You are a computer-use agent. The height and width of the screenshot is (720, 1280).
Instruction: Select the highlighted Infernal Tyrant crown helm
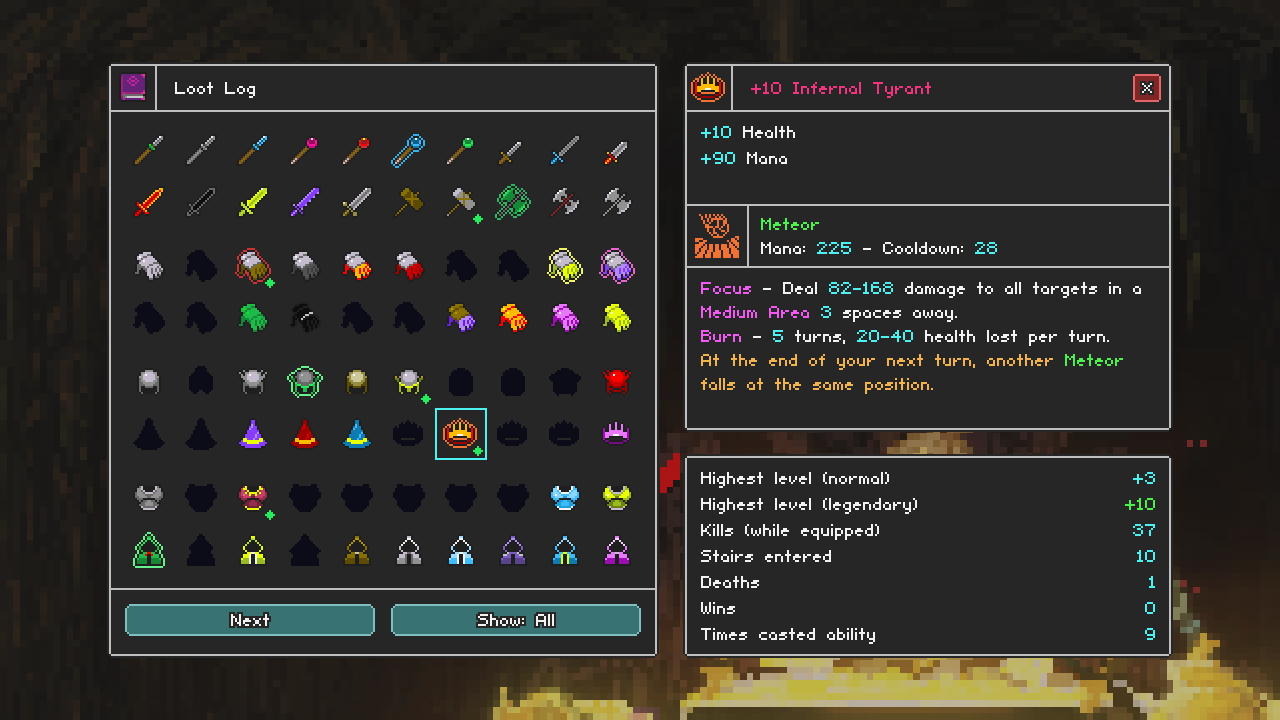pos(461,432)
